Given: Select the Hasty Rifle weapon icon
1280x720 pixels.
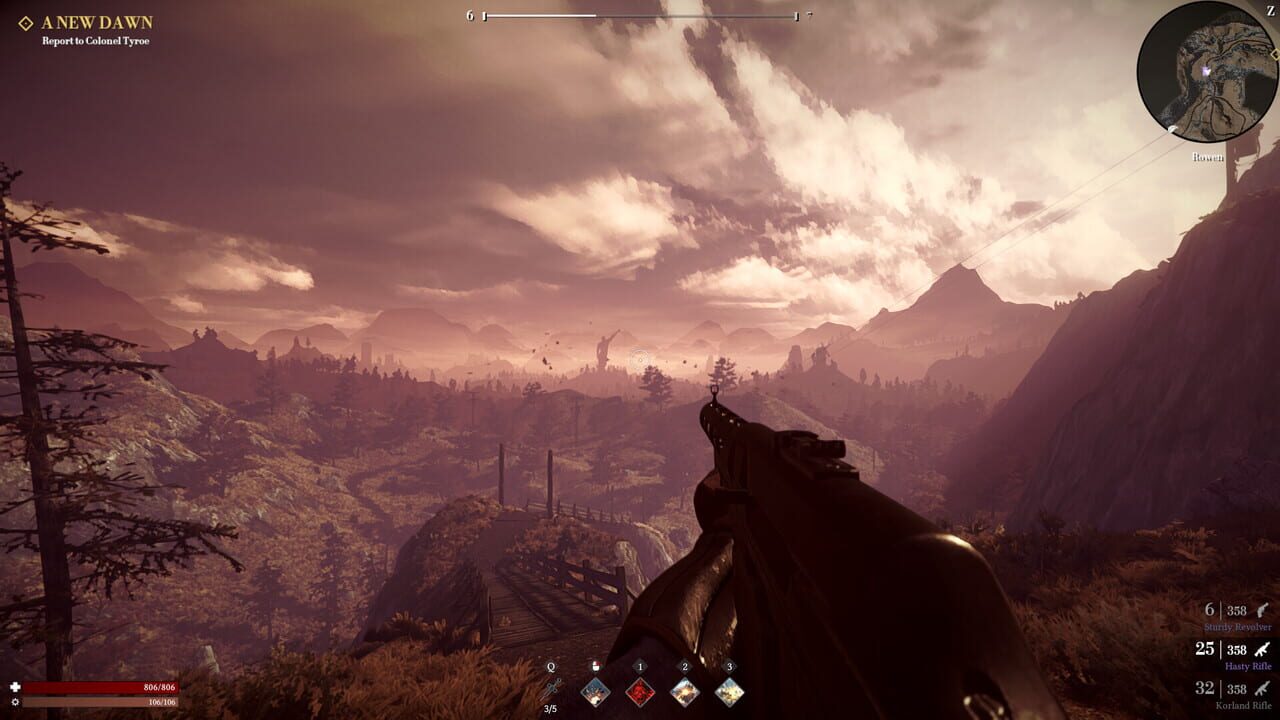Looking at the screenshot, I should (x=1260, y=649).
